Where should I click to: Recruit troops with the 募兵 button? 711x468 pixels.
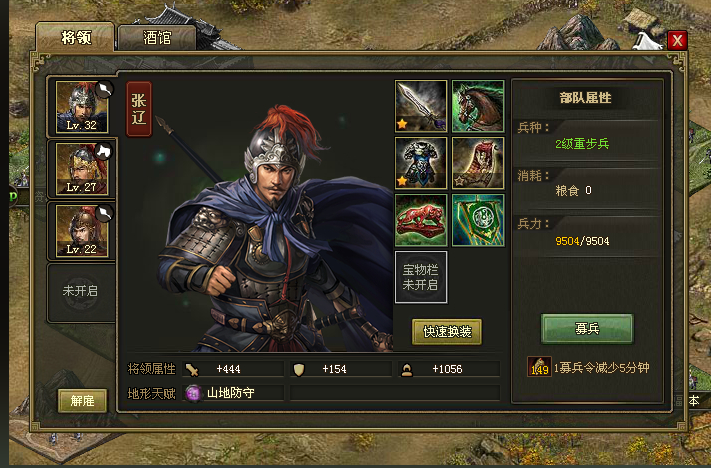(x=587, y=328)
